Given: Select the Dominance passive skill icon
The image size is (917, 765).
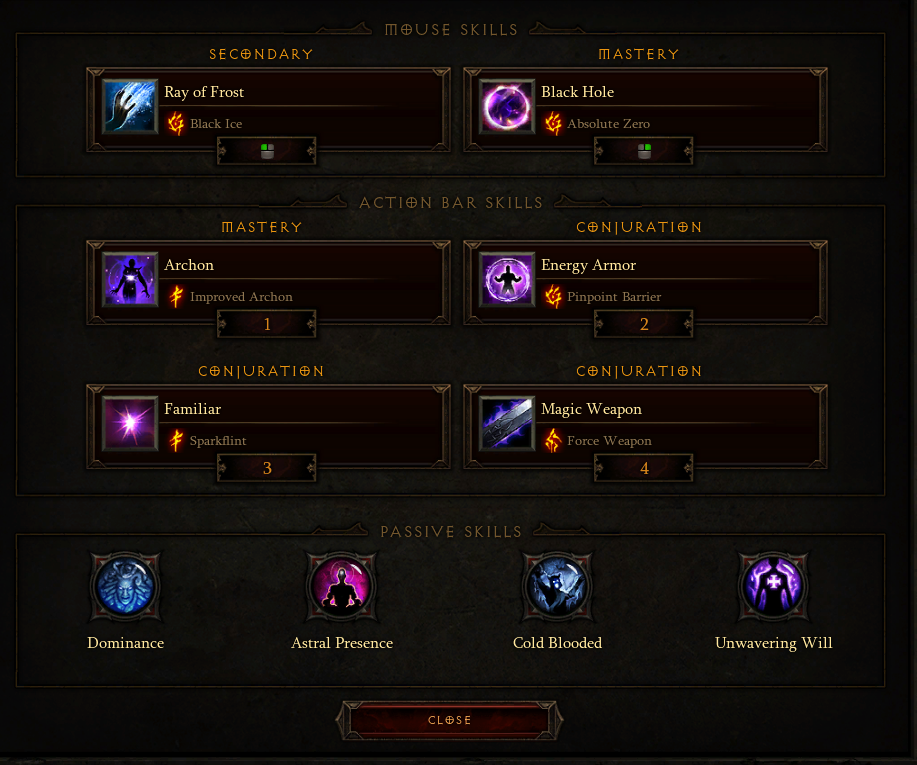Looking at the screenshot, I should (125, 587).
